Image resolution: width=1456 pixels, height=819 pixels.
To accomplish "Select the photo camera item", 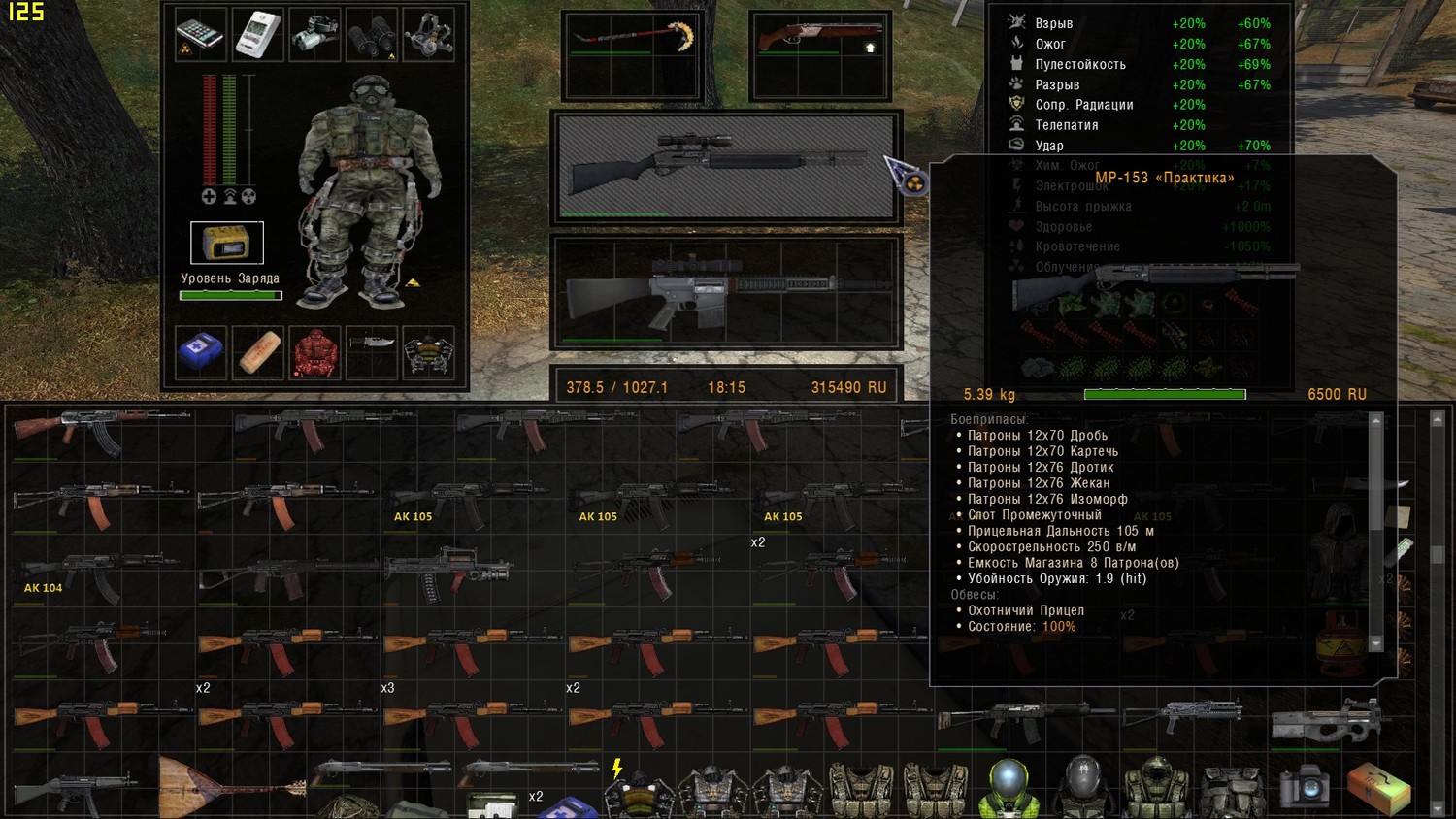I will 1304,784.
